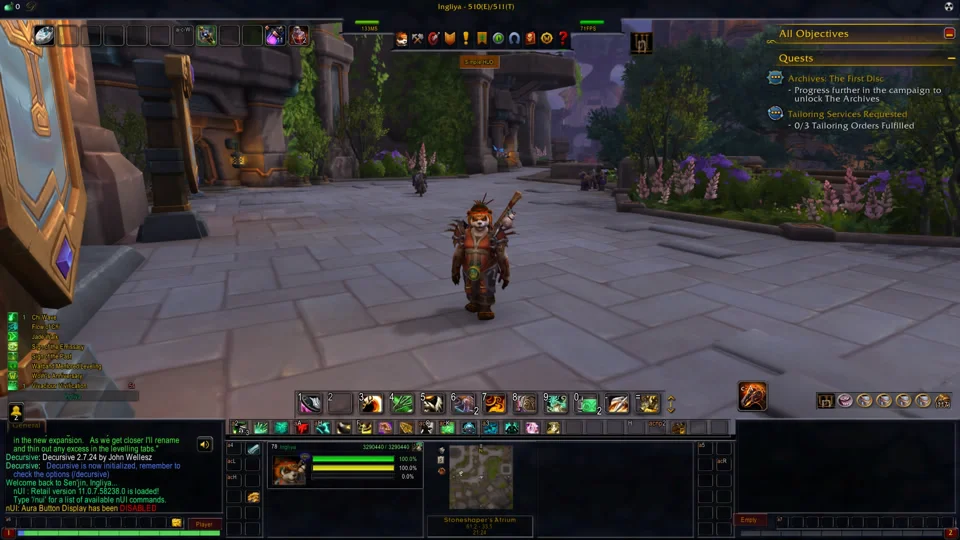Toggle the chat speaker sound button
The image size is (960, 540).
tap(205, 444)
